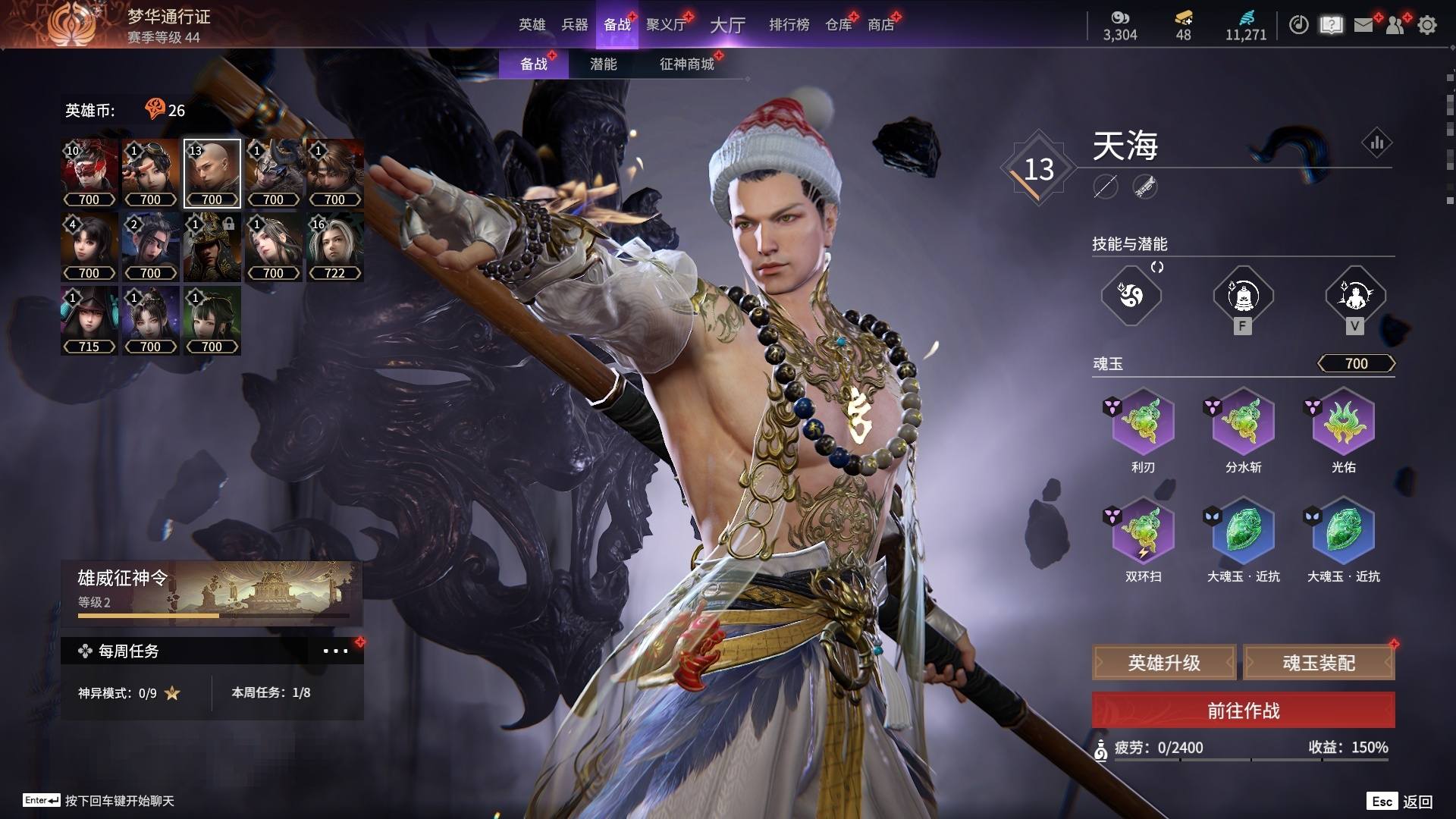Expand the 每周任务 three-dot menu
Viewport: 1456px width, 819px height.
pos(335,651)
